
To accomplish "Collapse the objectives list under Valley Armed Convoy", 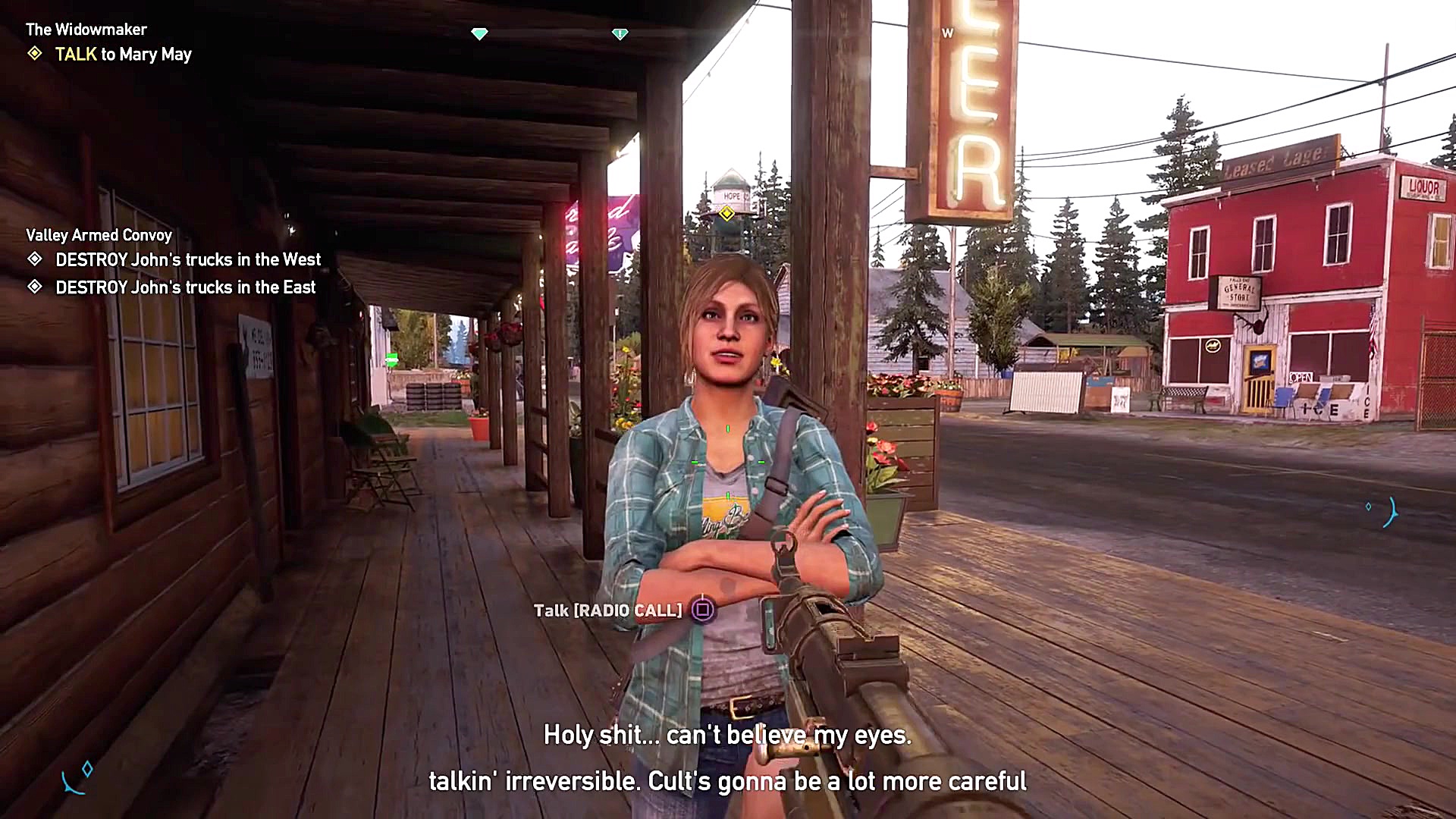I will coord(99,235).
